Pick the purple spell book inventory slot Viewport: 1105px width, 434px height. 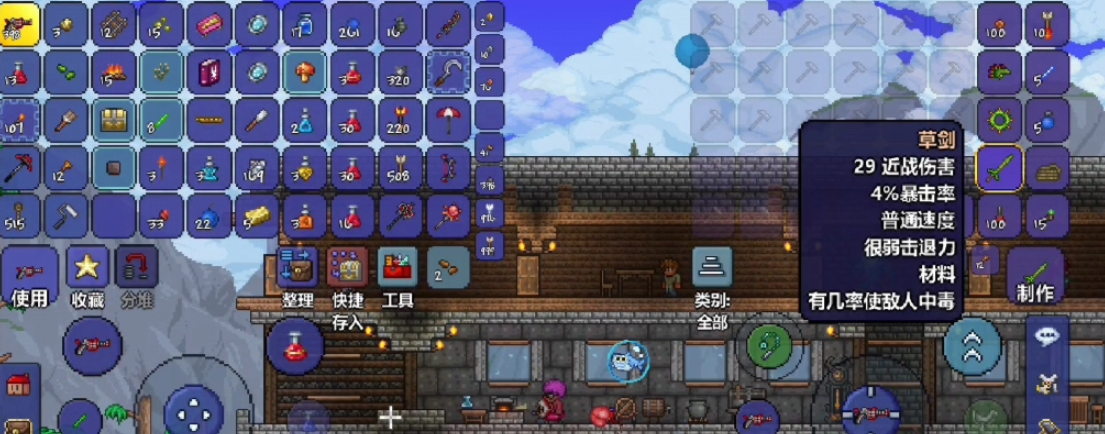point(209,71)
